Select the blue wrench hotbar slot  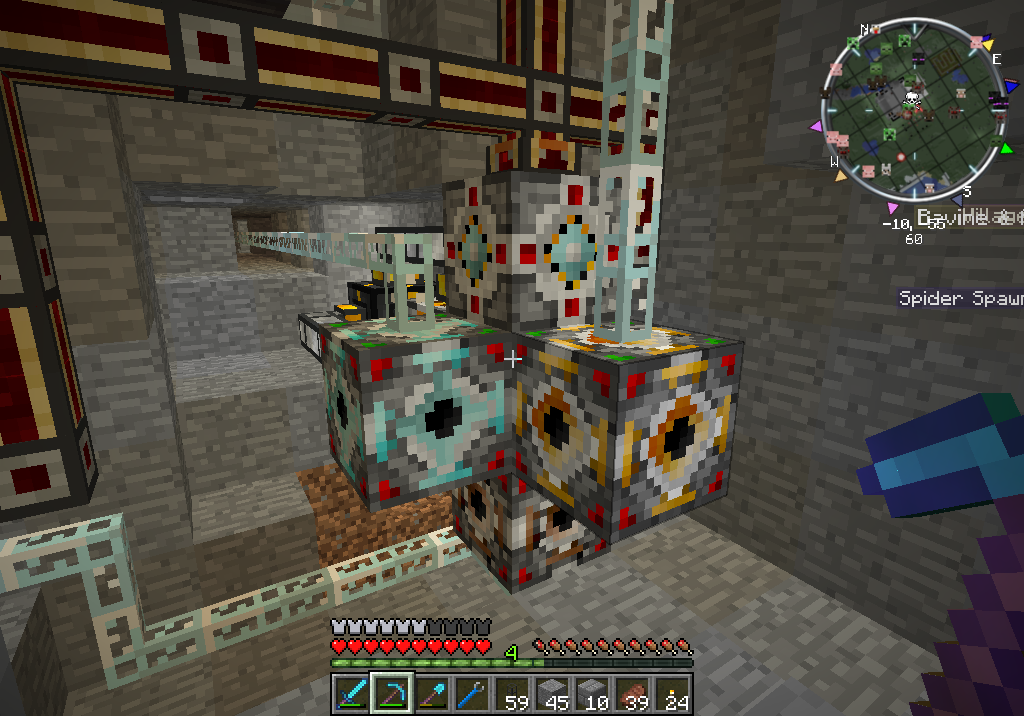click(x=471, y=693)
